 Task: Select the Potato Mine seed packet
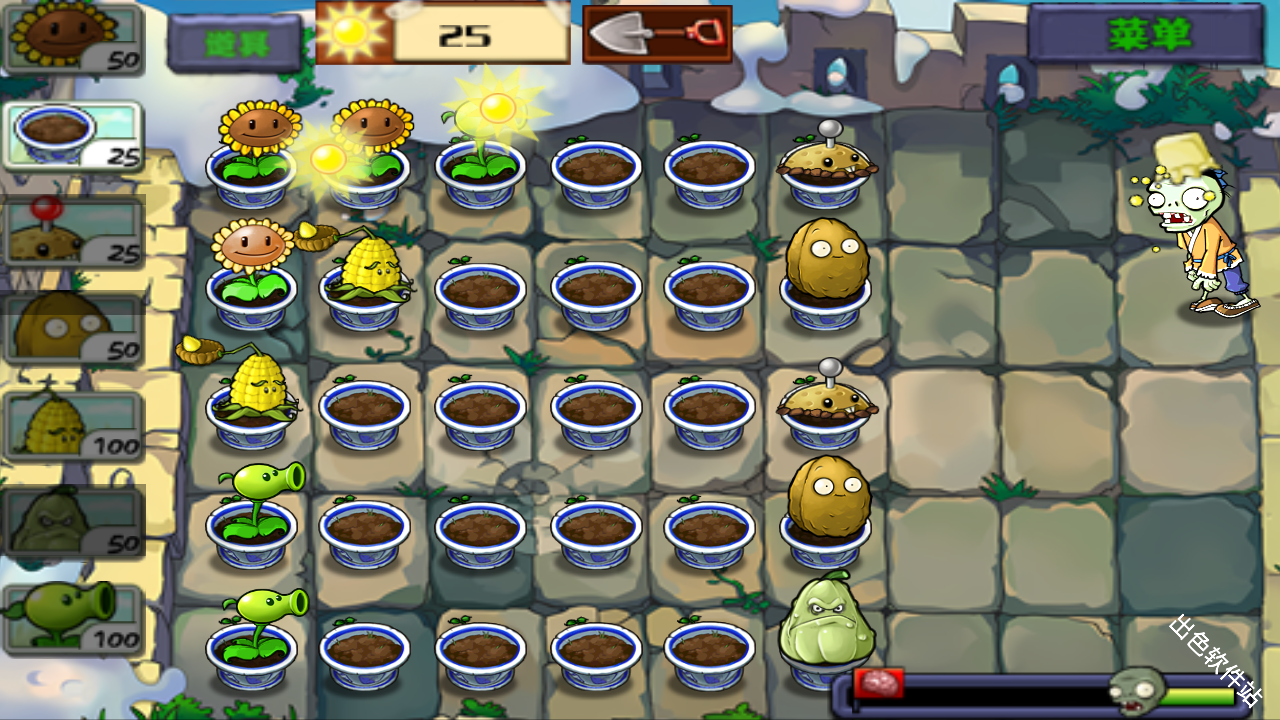pos(73,231)
